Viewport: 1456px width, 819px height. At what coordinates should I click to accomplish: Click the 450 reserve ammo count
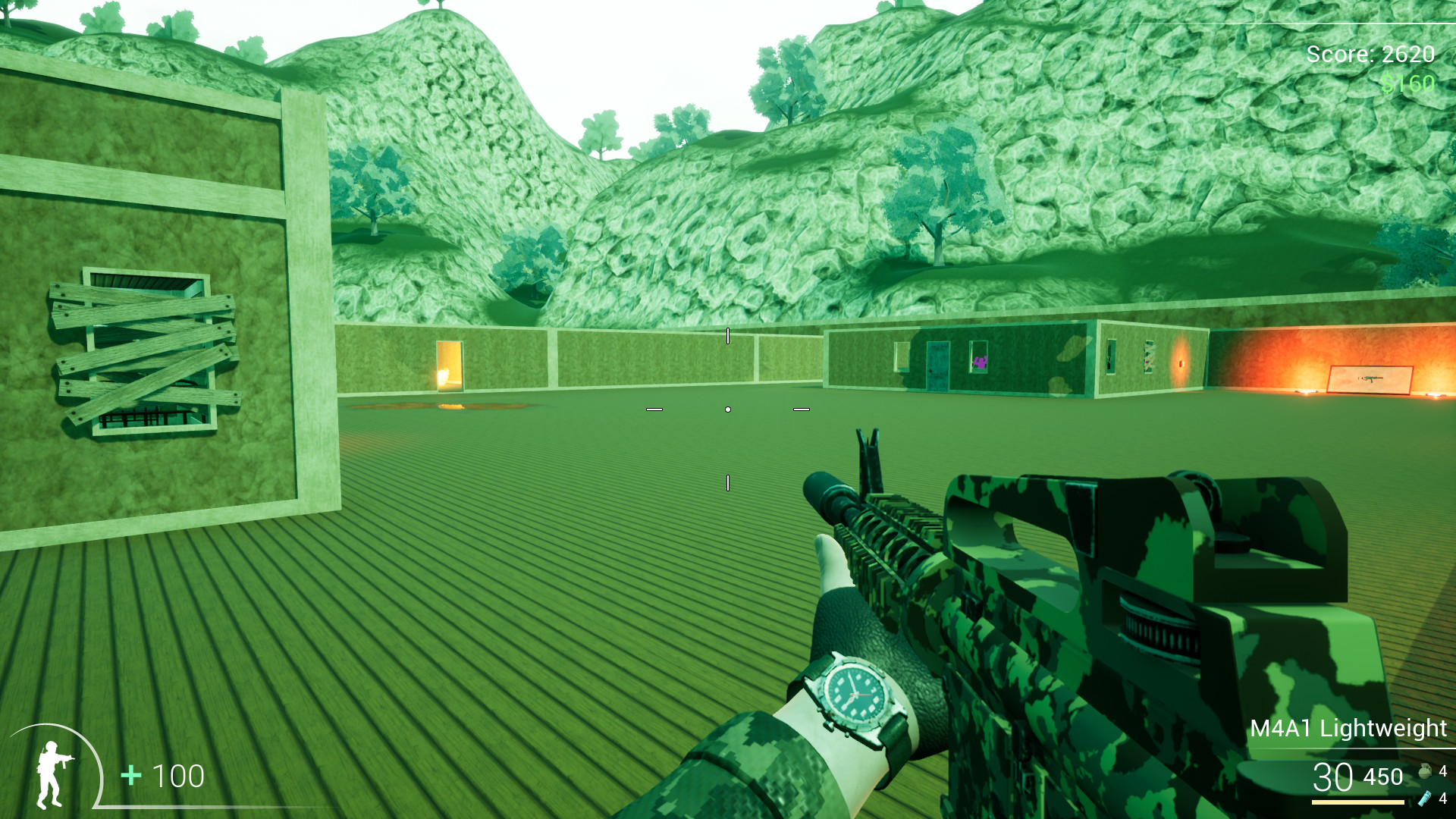point(1383,777)
